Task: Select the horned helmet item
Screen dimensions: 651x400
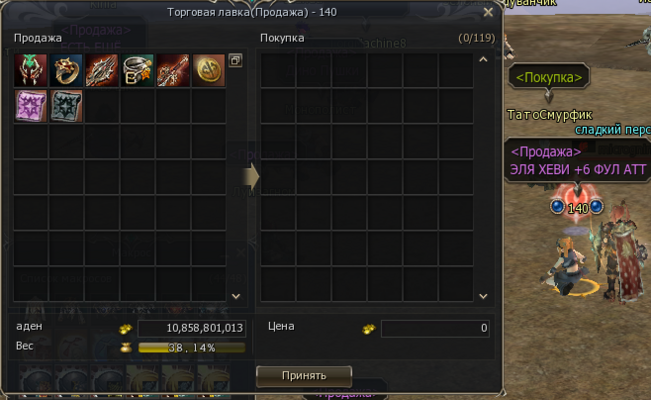Action: (x=30, y=70)
